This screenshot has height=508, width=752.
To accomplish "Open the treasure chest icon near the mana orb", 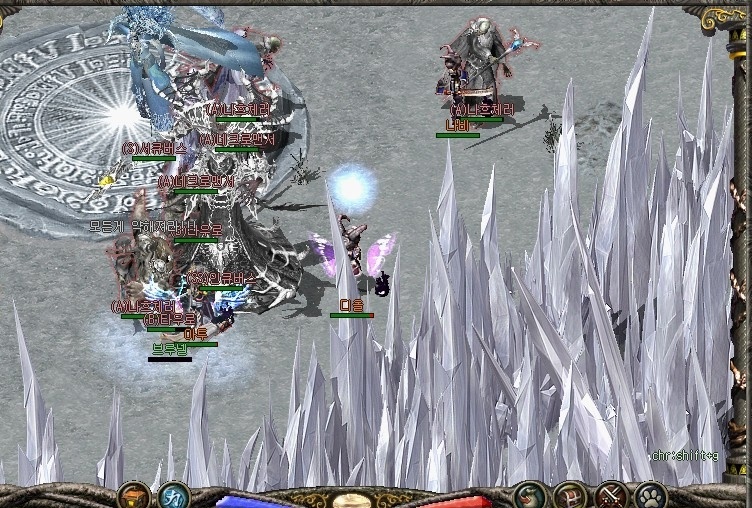I will [133, 494].
